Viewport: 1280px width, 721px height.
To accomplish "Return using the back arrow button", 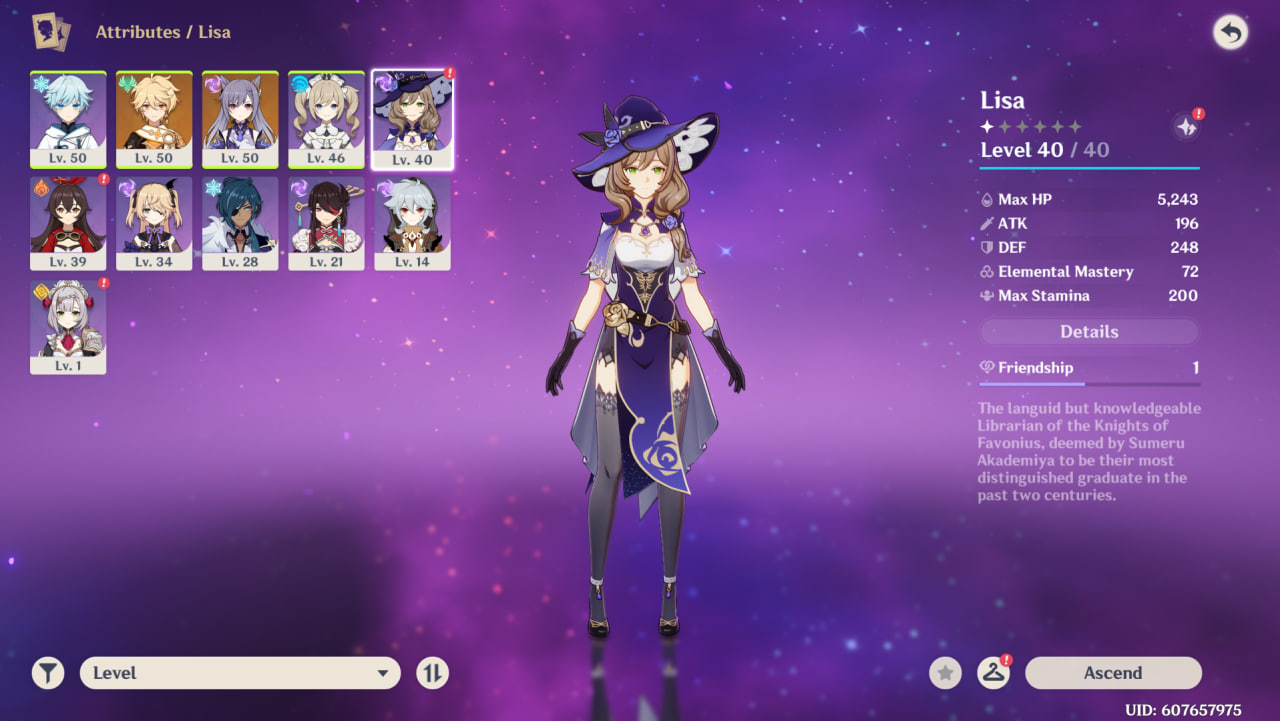I will (x=1230, y=33).
